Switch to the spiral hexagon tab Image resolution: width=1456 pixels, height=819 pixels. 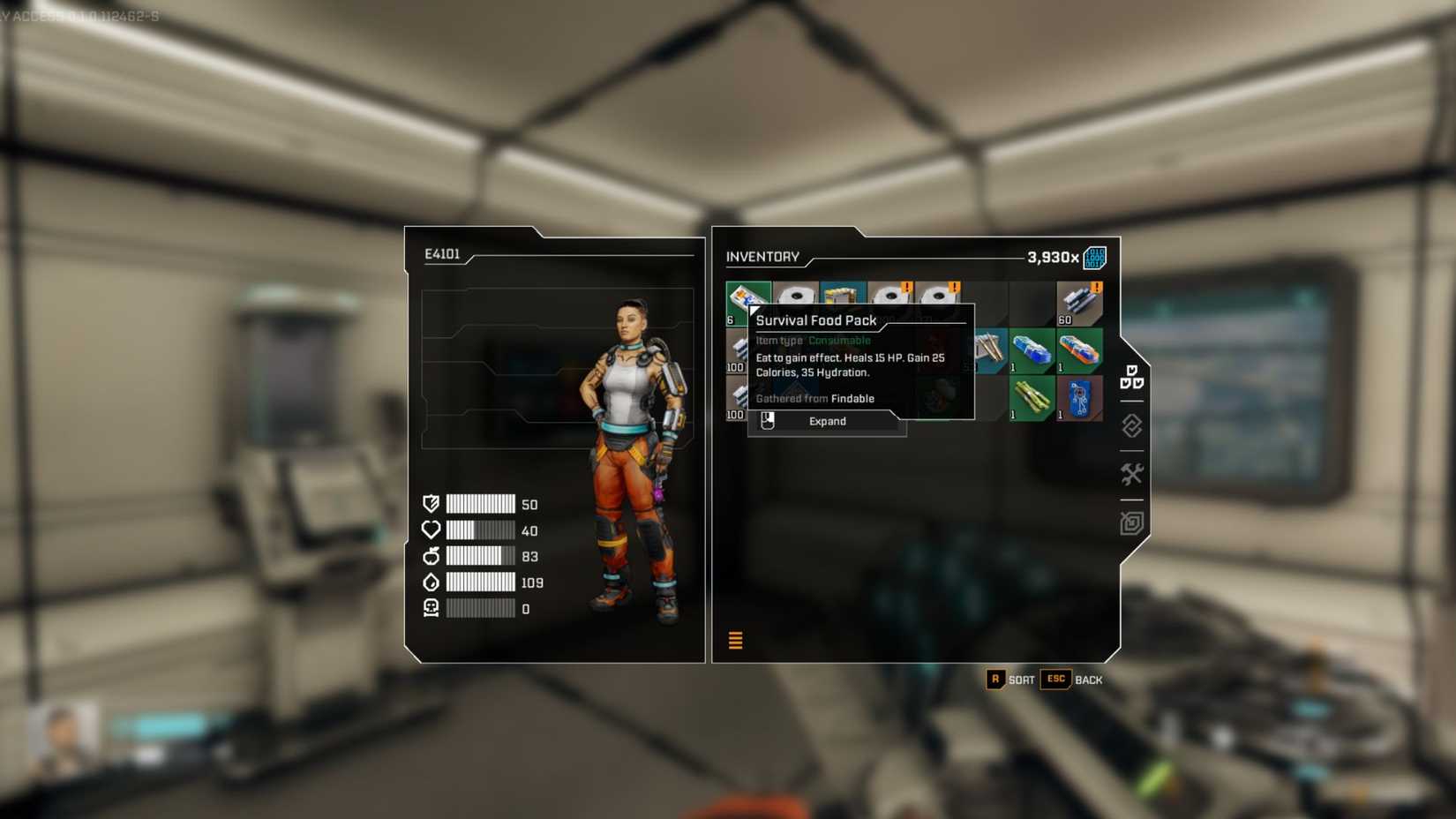[1131, 523]
